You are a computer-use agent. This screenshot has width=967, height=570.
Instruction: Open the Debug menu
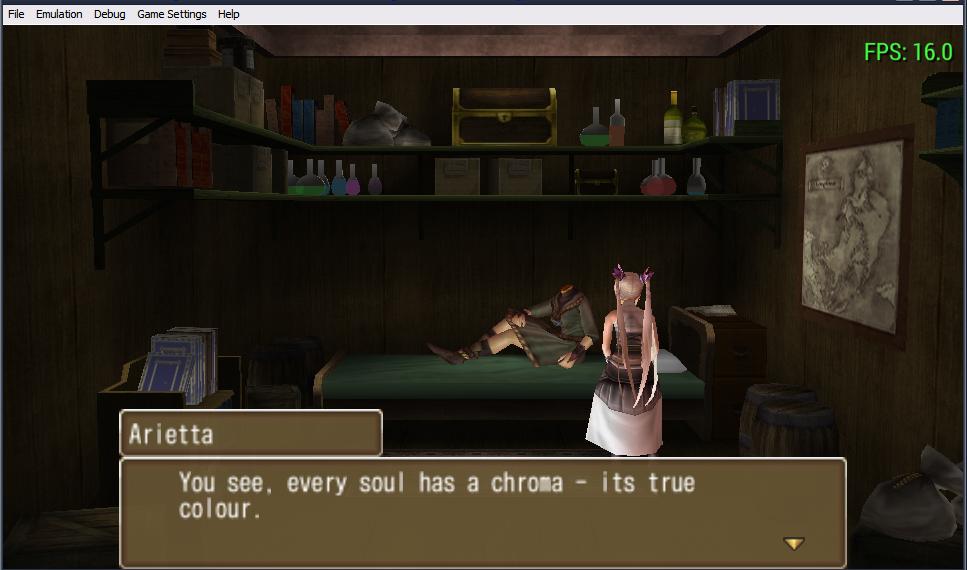(x=110, y=14)
